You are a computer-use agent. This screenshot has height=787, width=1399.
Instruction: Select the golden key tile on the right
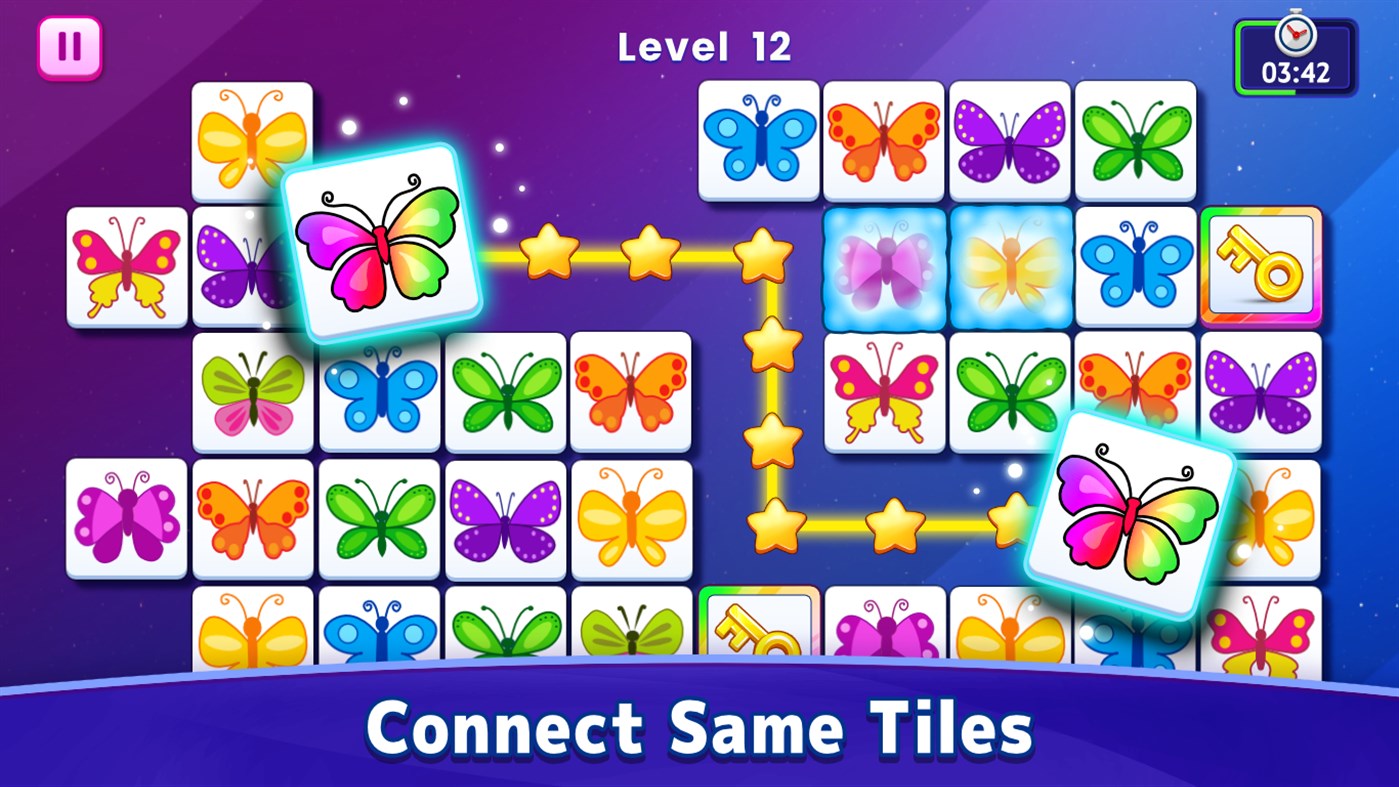pos(1262,265)
